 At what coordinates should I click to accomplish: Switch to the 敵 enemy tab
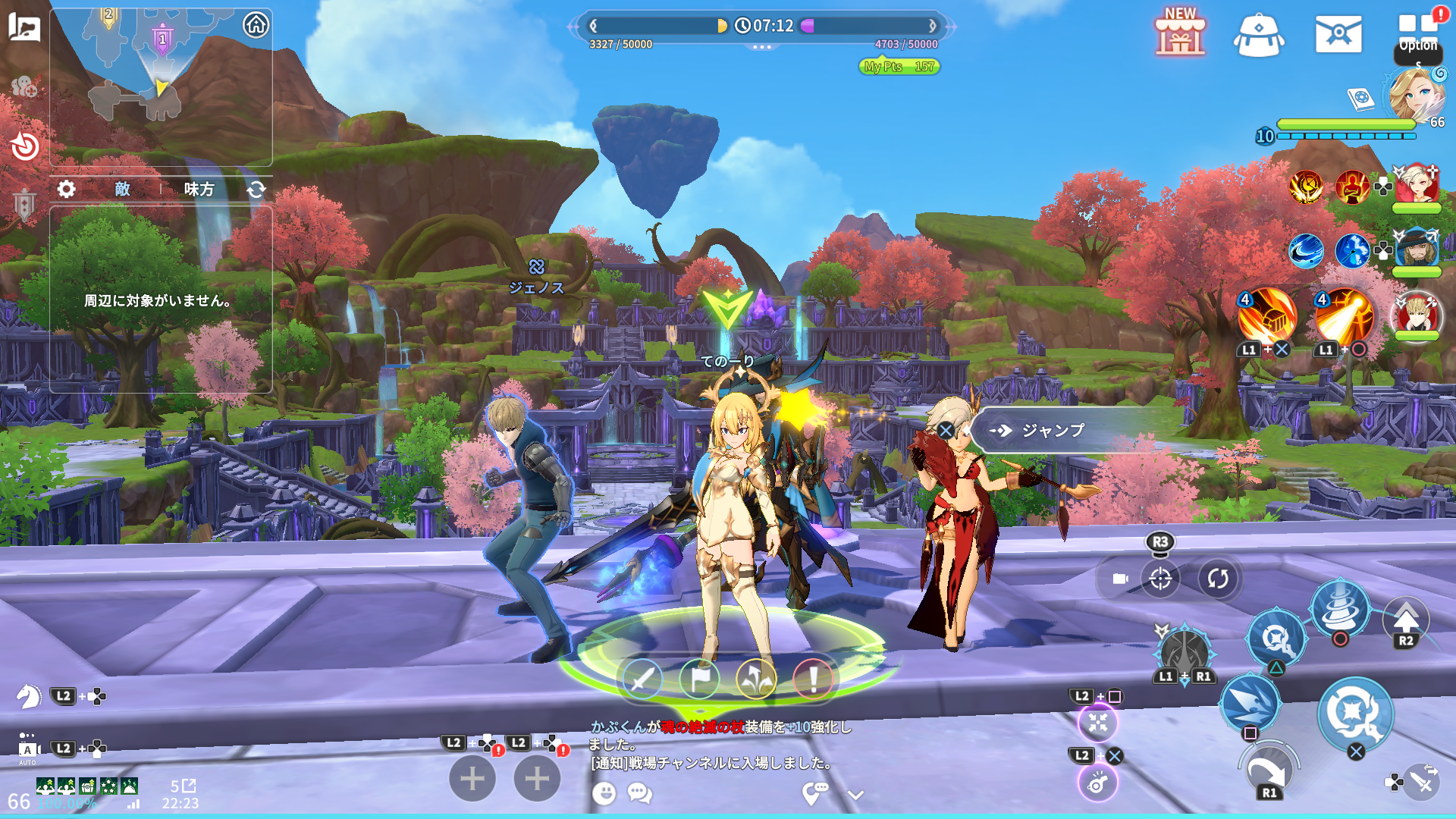point(123,189)
